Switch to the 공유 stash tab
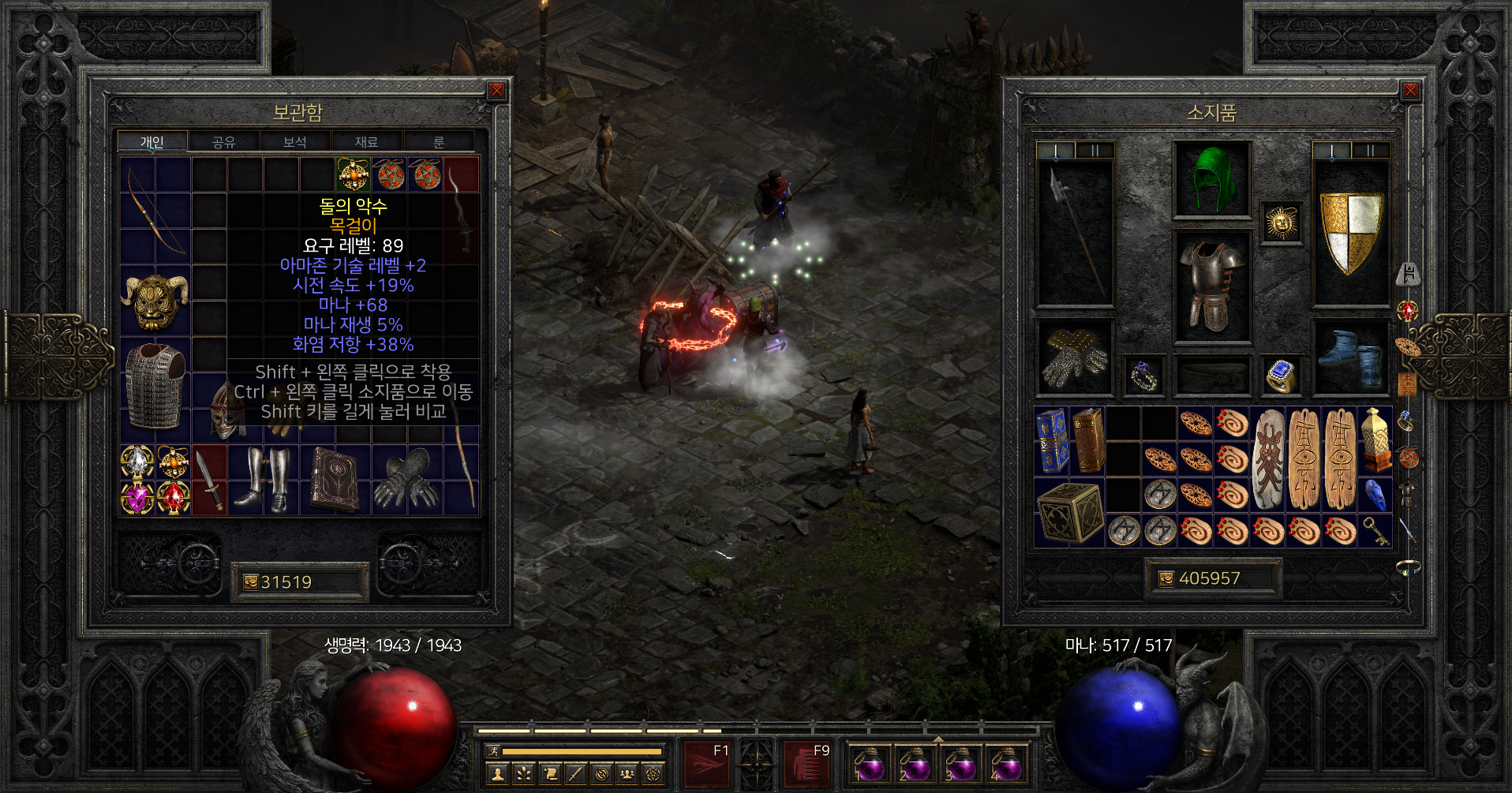The width and height of the screenshot is (1512, 793). [x=223, y=142]
